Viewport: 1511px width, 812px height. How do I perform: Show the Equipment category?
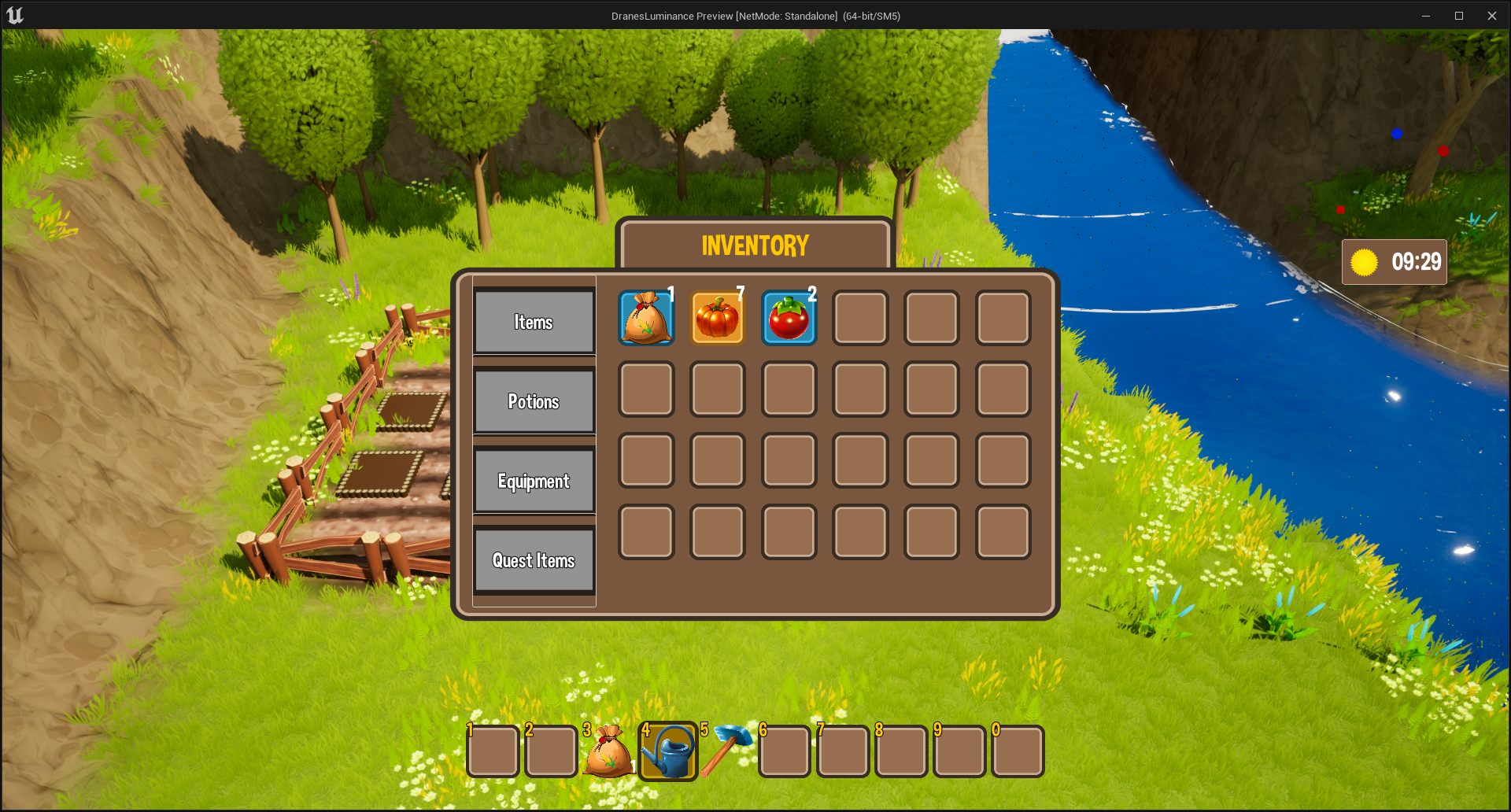point(534,481)
